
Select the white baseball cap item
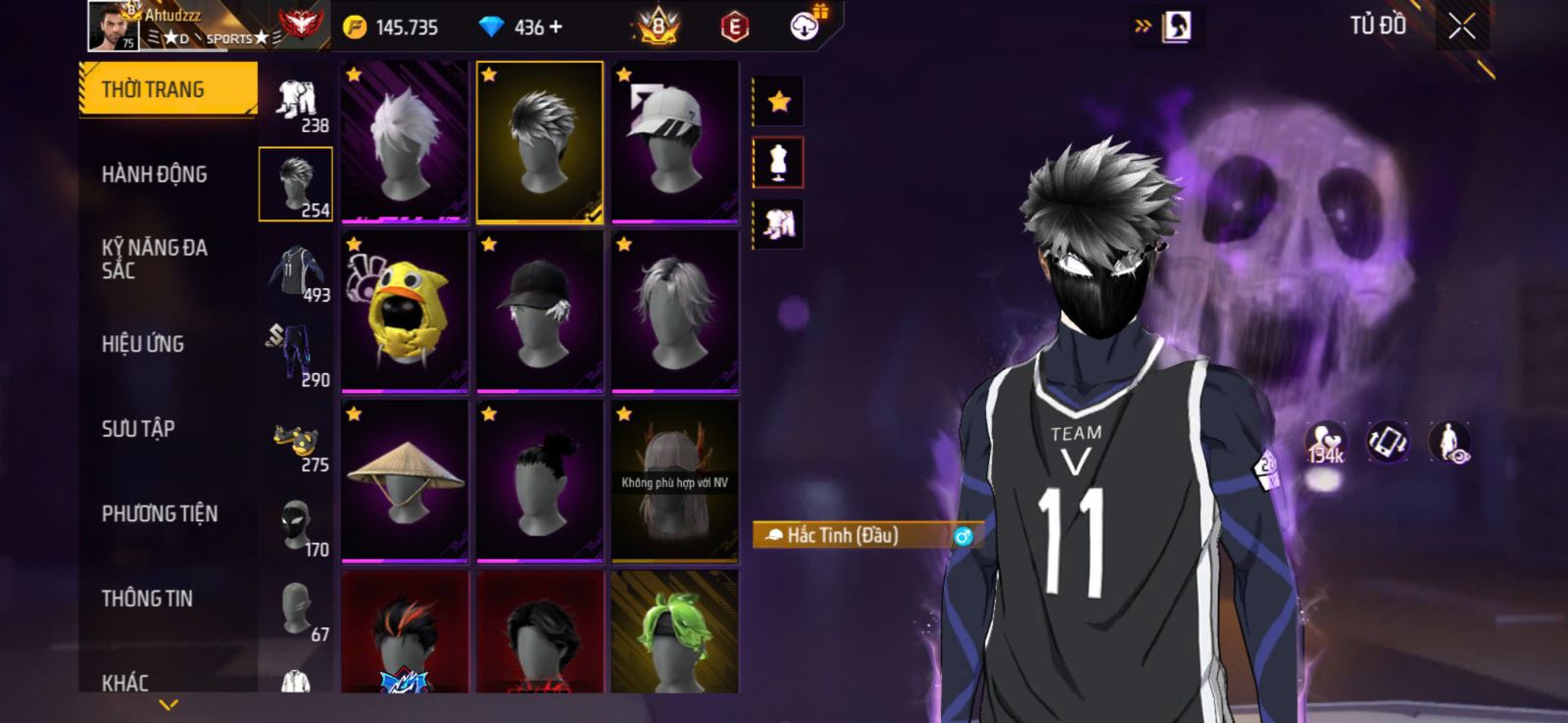click(674, 141)
